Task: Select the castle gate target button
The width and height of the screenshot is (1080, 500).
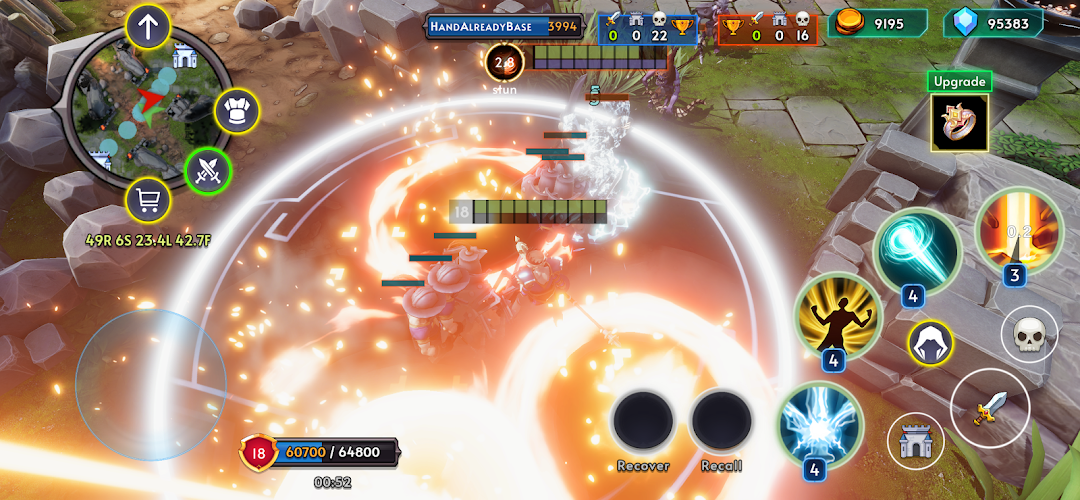Action: point(914,440)
